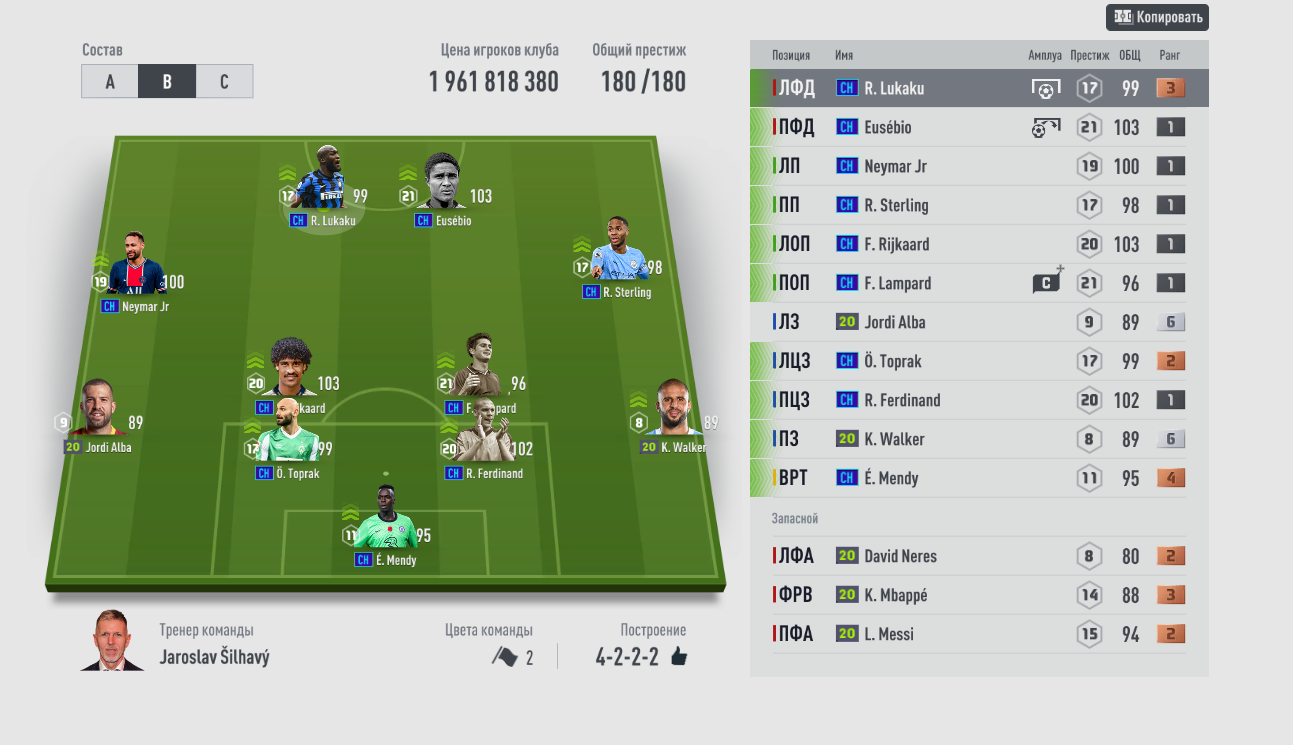This screenshot has height=745, width=1293.
Task: Select substitute David Neres row
Action: 978,556
